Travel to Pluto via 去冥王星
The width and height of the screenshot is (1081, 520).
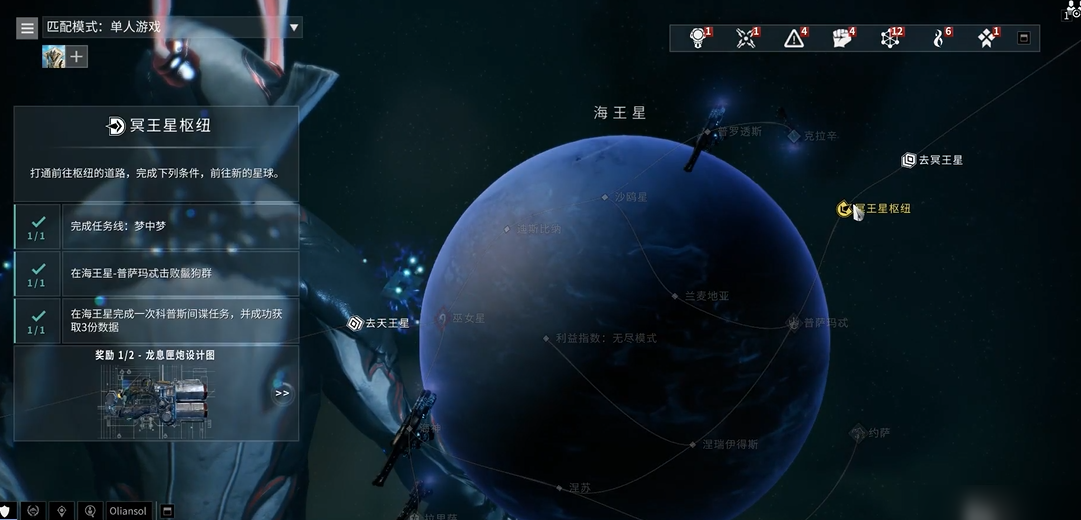(x=932, y=160)
